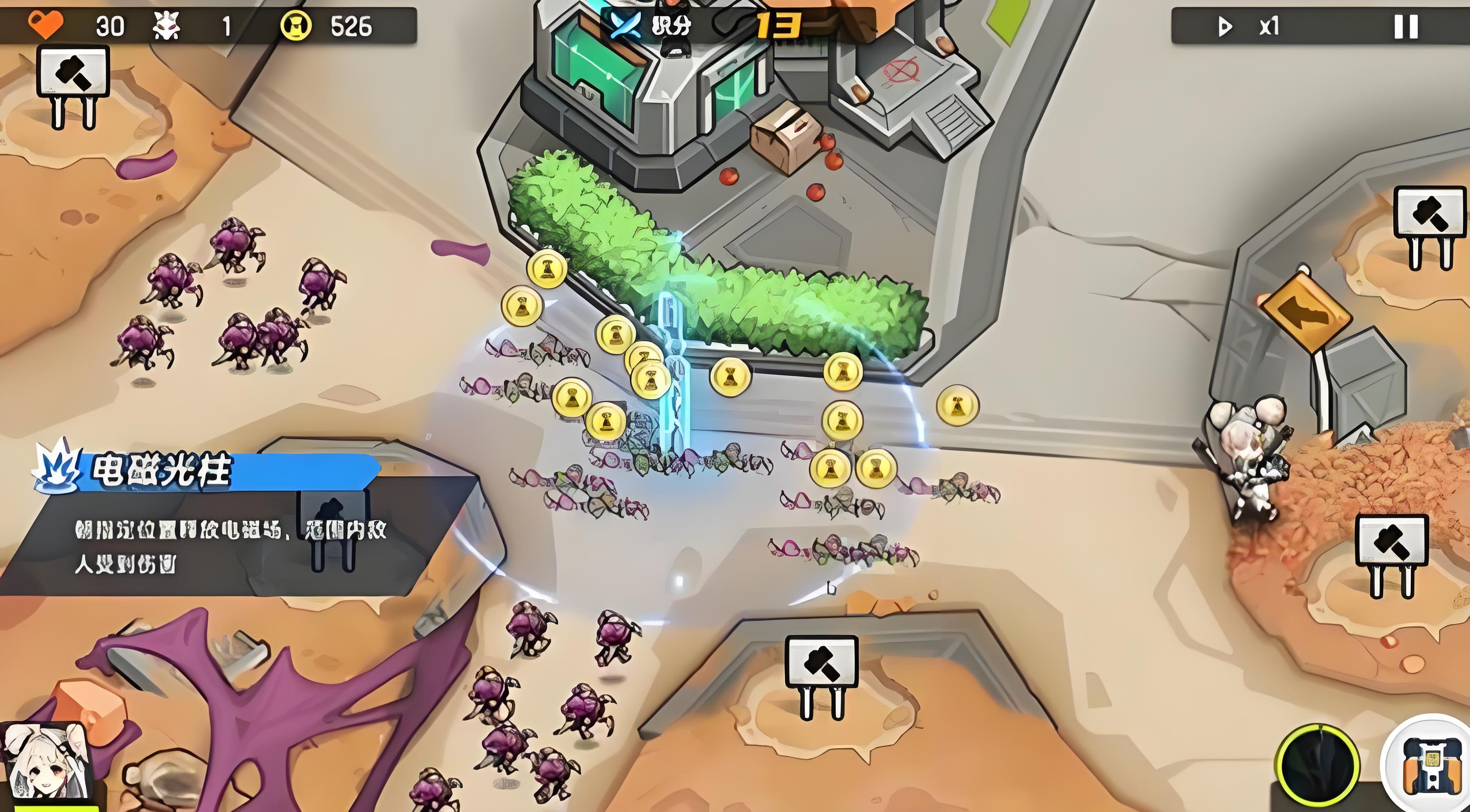Tap the orange robot backpack icon
Image resolution: width=1470 pixels, height=812 pixels.
[x=1430, y=765]
